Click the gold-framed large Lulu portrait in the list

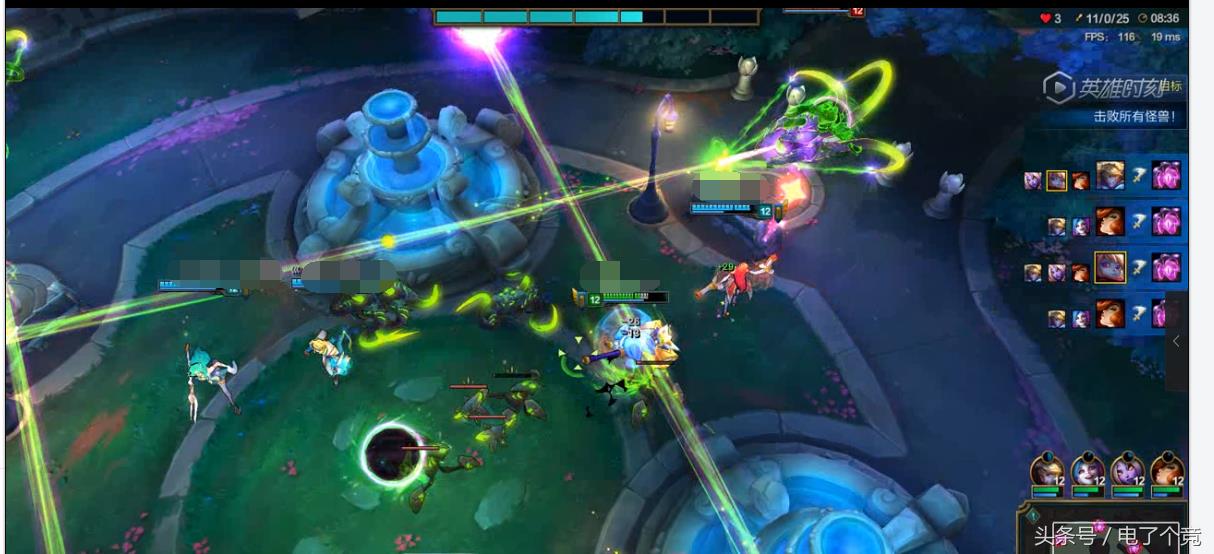1109,267
